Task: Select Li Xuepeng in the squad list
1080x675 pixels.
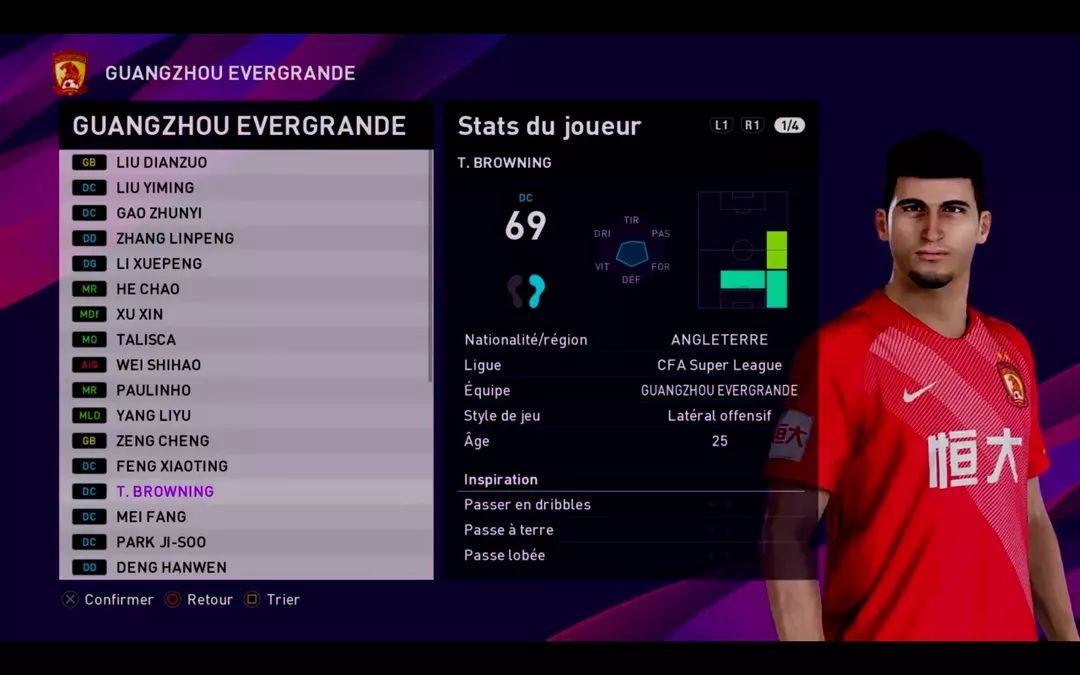Action: [x=245, y=263]
